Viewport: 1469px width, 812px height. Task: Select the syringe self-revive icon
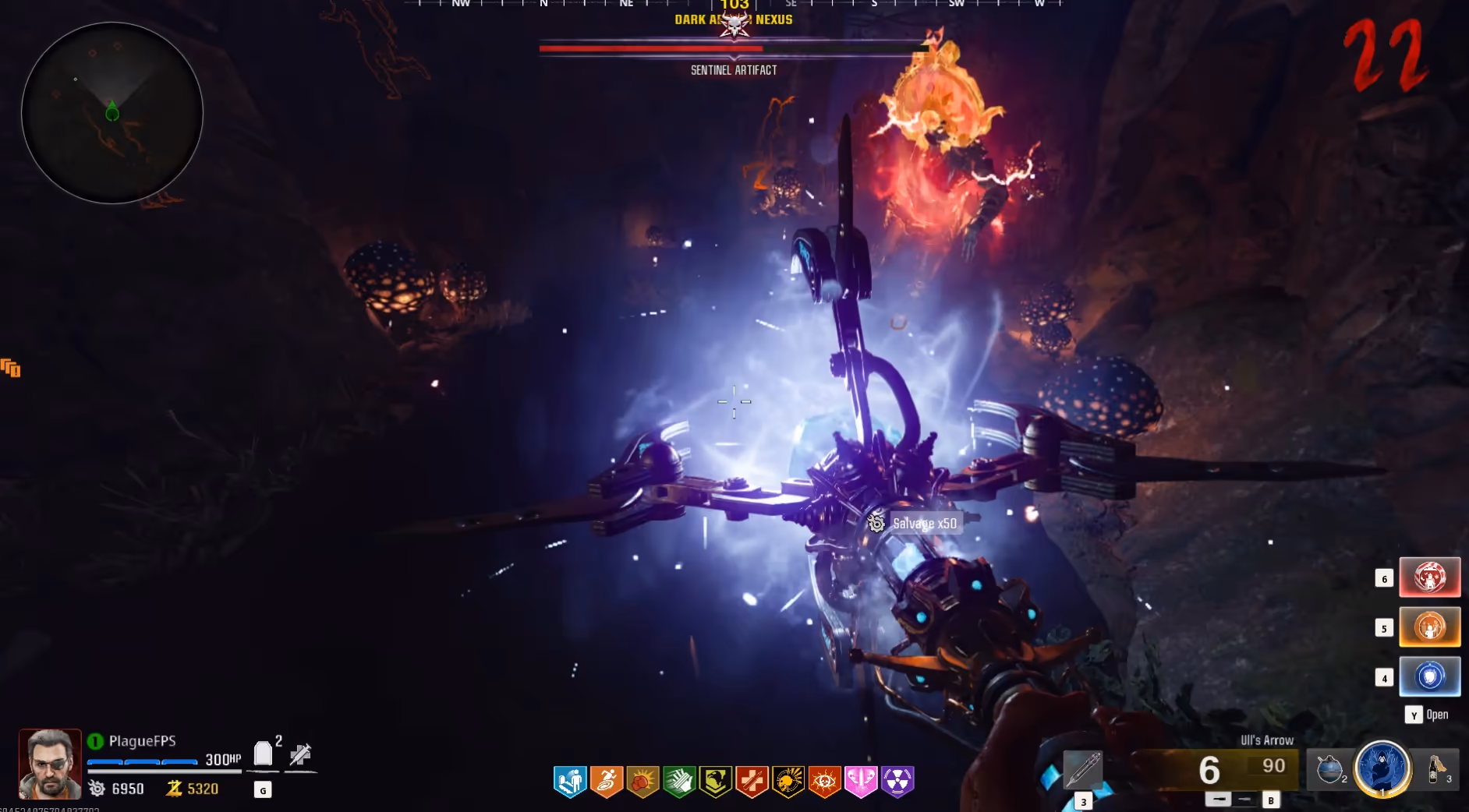300,754
